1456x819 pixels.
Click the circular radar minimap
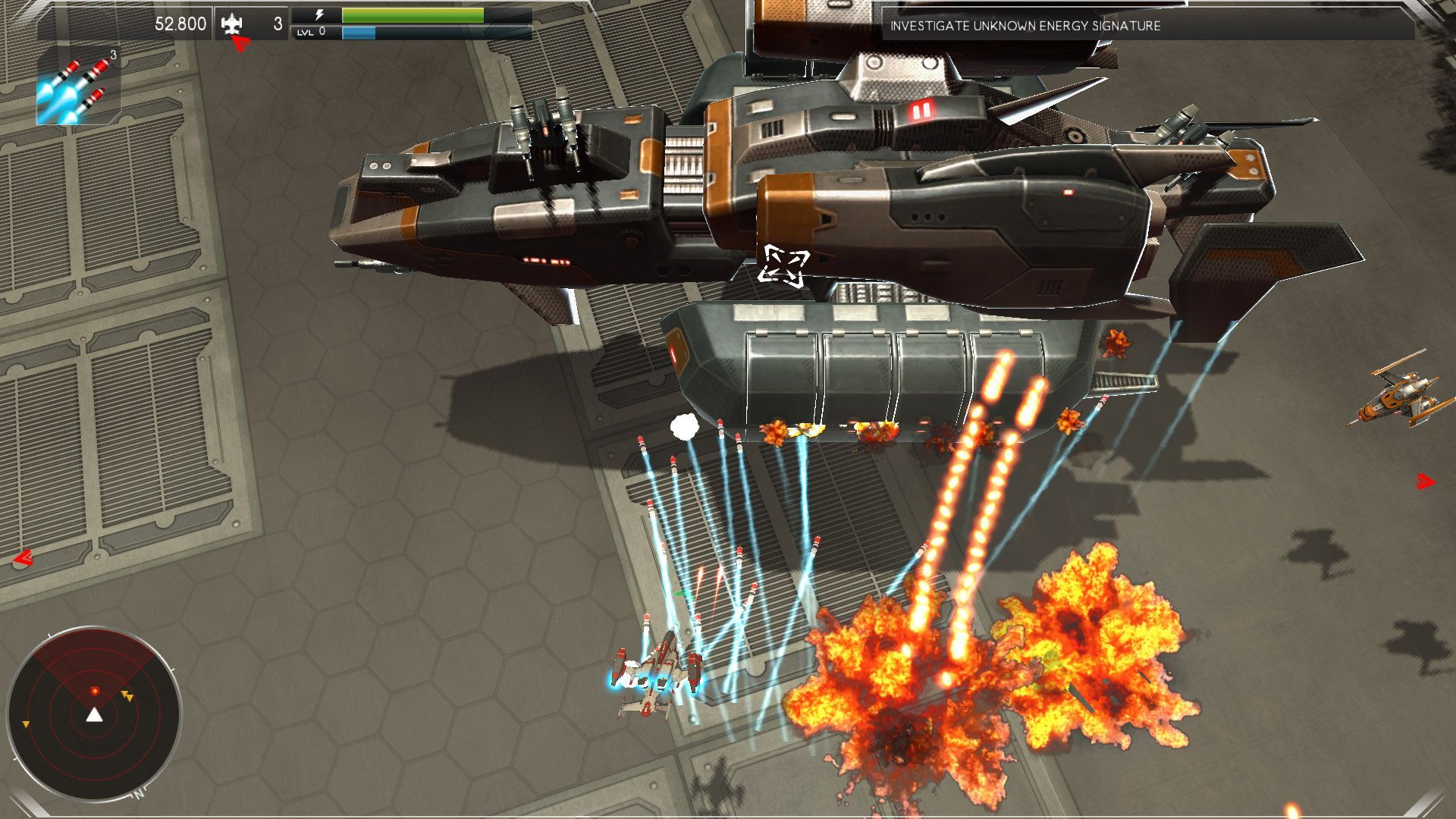(94, 714)
